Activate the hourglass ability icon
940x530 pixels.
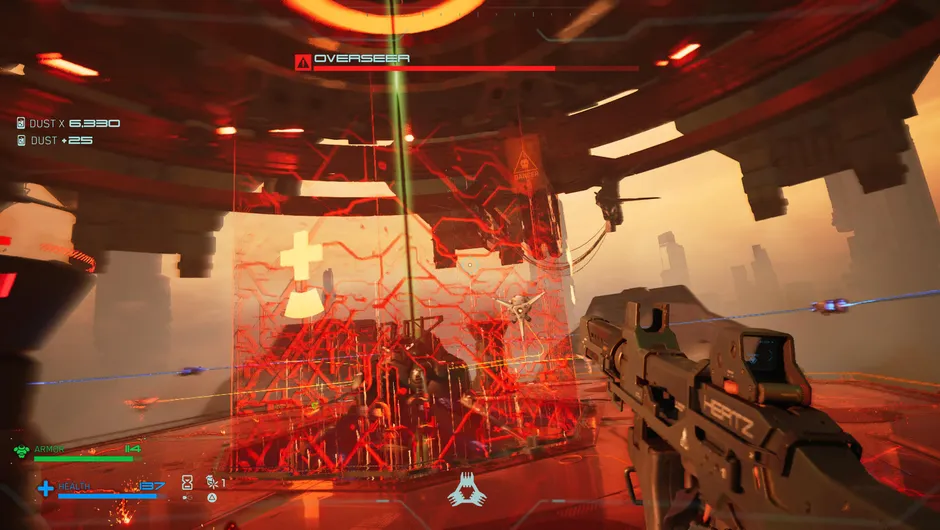[187, 482]
